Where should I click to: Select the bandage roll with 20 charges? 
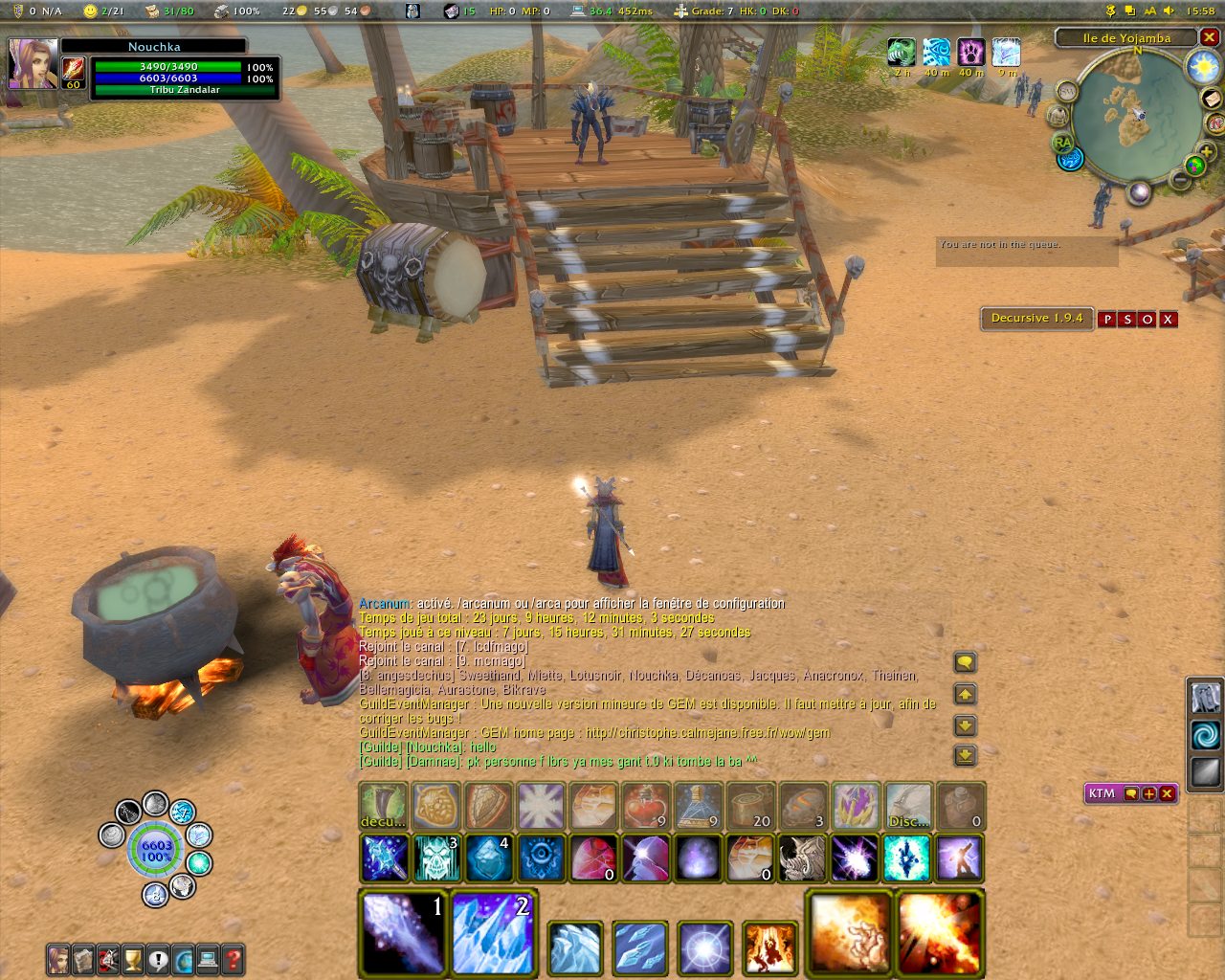[x=750, y=806]
